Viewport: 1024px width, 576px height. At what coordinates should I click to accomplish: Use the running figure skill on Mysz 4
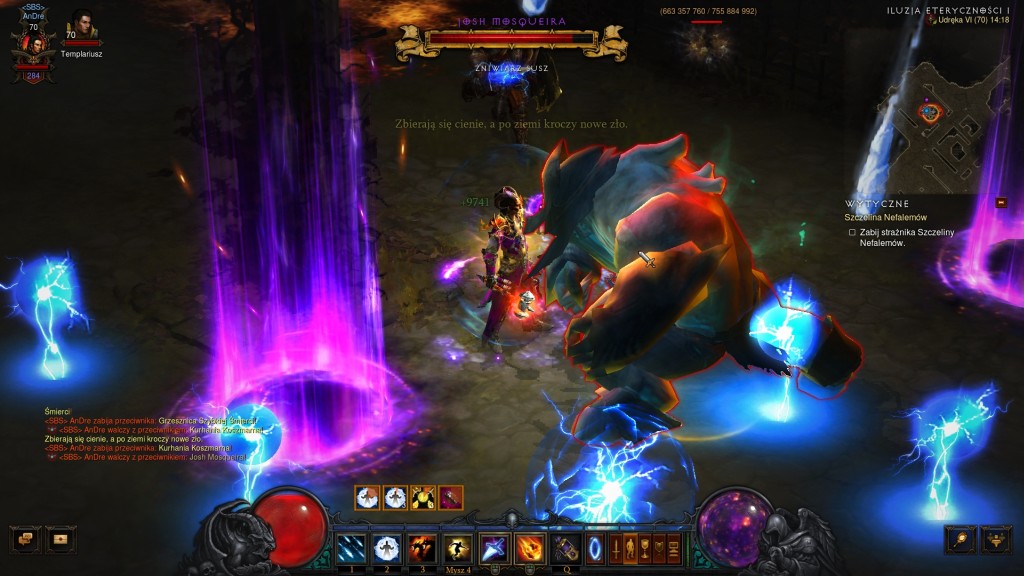point(457,548)
